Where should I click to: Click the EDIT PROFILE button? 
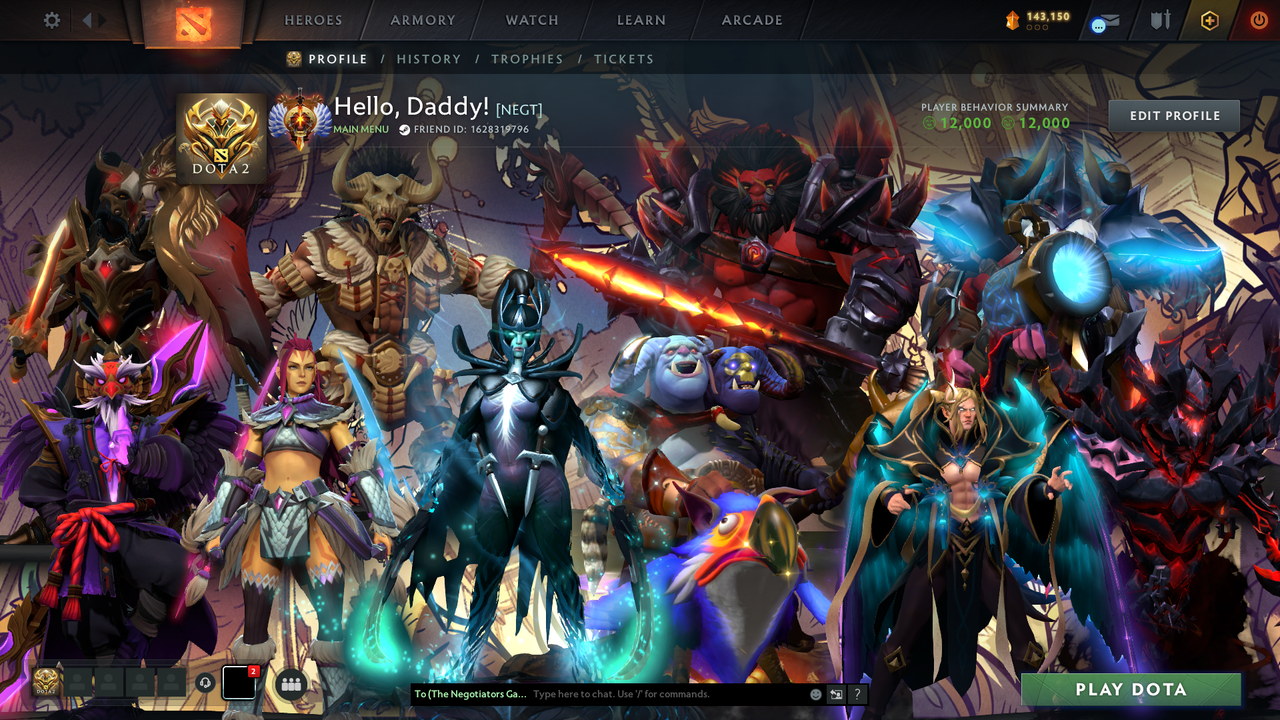tap(1172, 115)
